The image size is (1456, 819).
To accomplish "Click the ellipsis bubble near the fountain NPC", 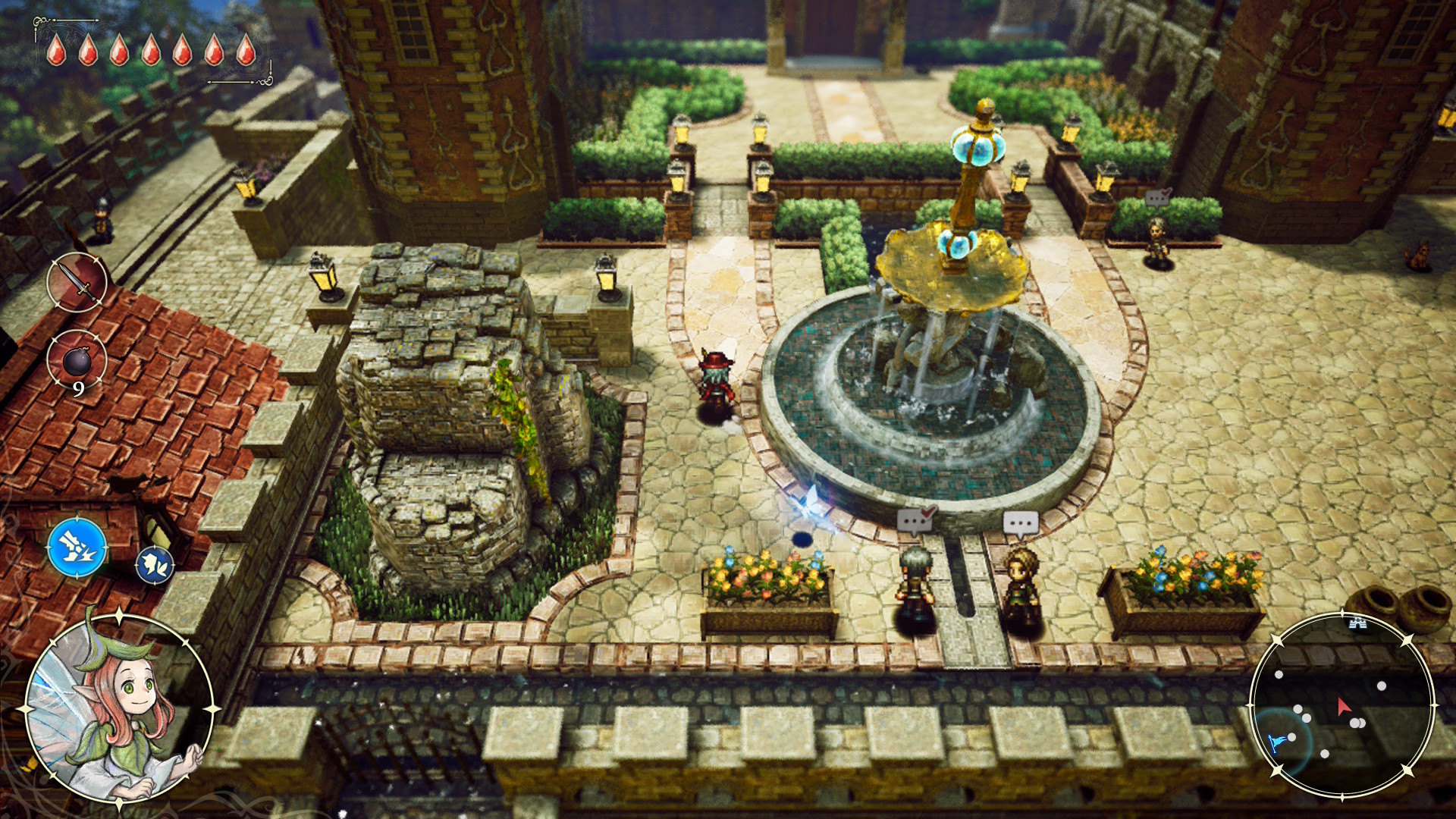I will point(1022,524).
